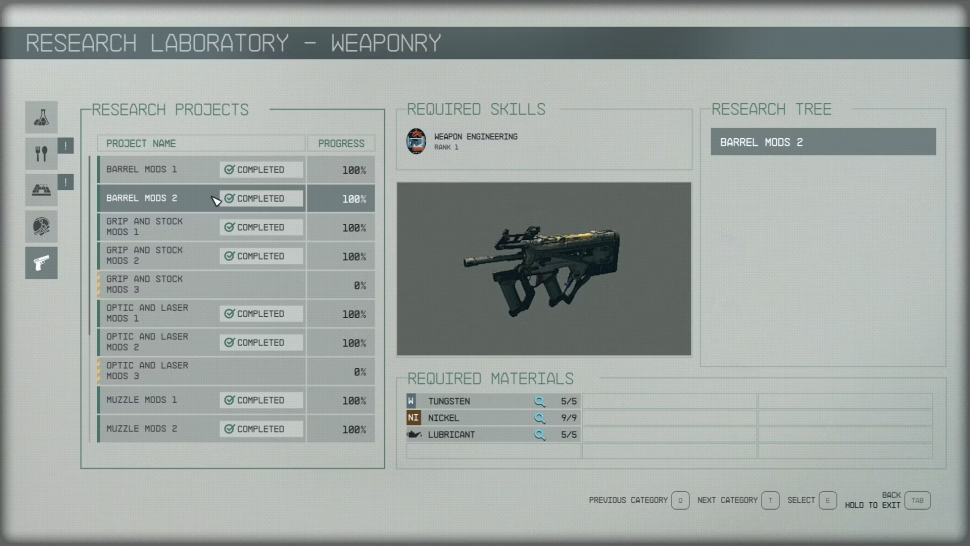
Task: Pick the uncompleted Grip and Stock Mods 3
Action: (236, 285)
